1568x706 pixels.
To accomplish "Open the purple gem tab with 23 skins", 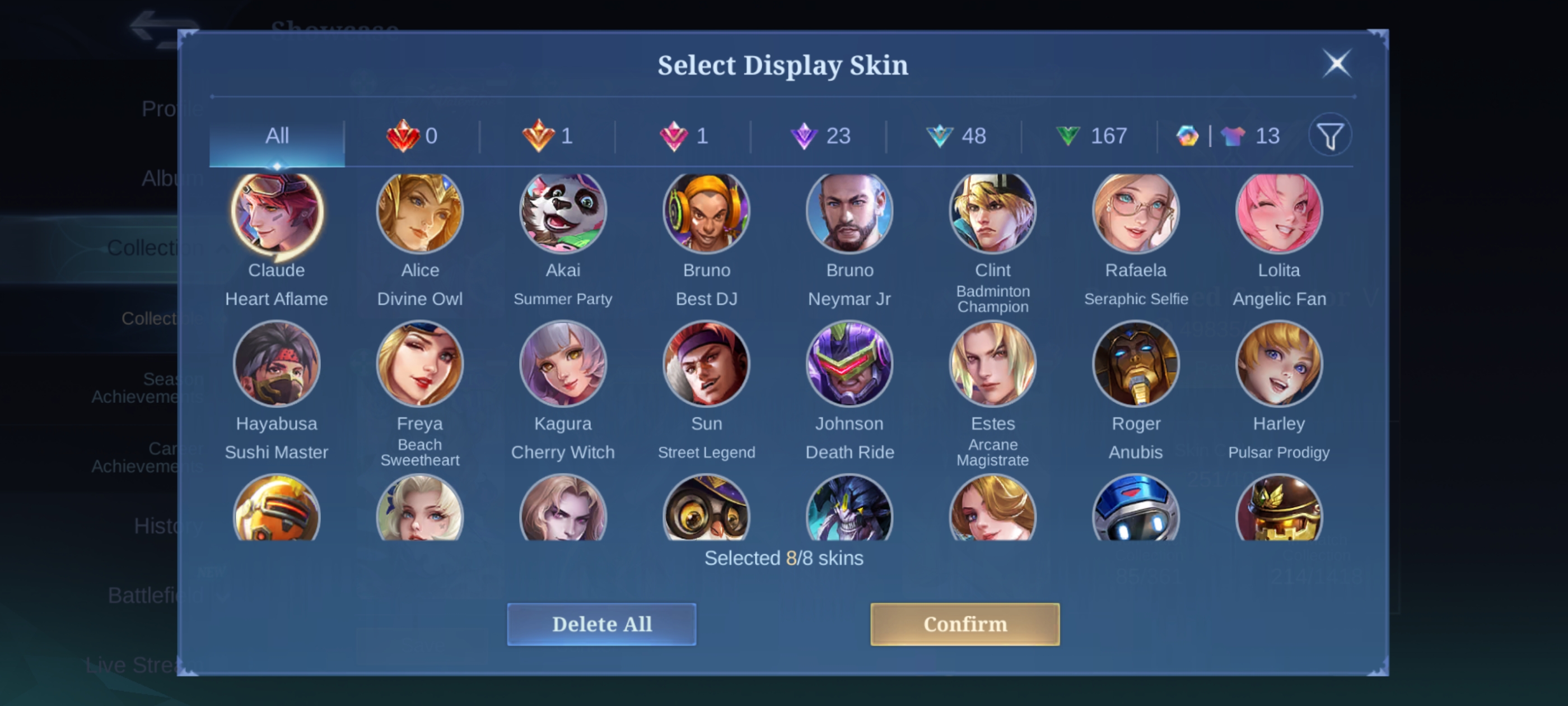I will [x=819, y=136].
